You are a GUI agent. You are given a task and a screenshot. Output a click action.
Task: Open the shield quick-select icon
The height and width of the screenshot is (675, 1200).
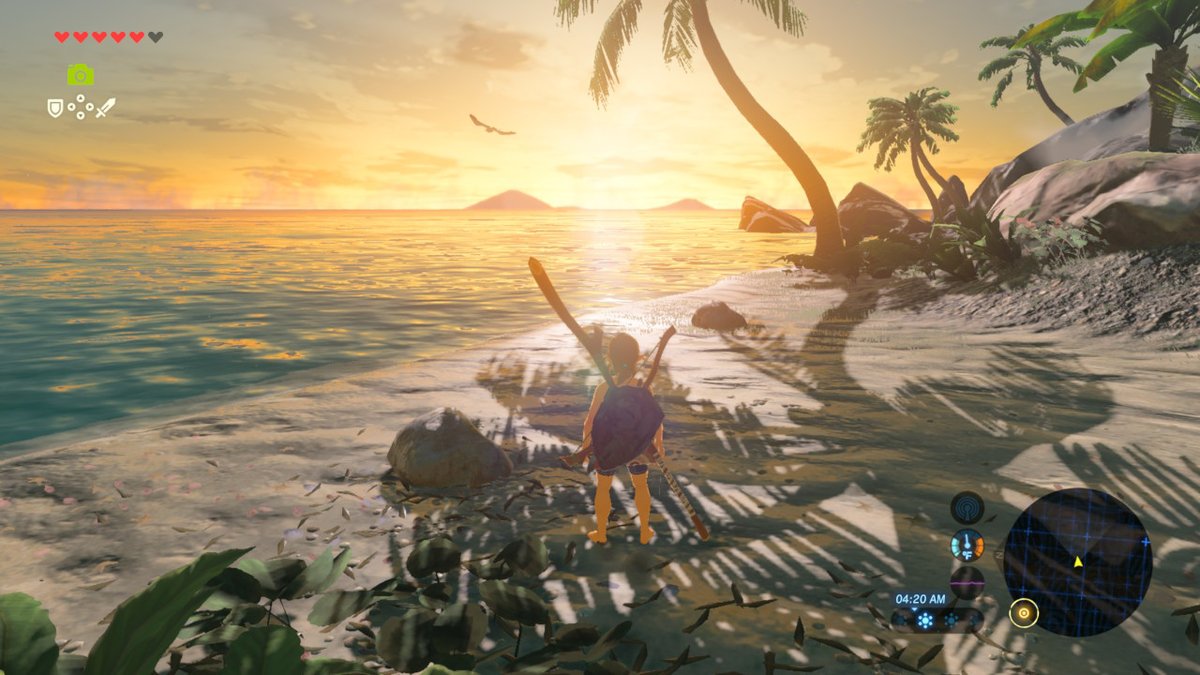coord(55,107)
